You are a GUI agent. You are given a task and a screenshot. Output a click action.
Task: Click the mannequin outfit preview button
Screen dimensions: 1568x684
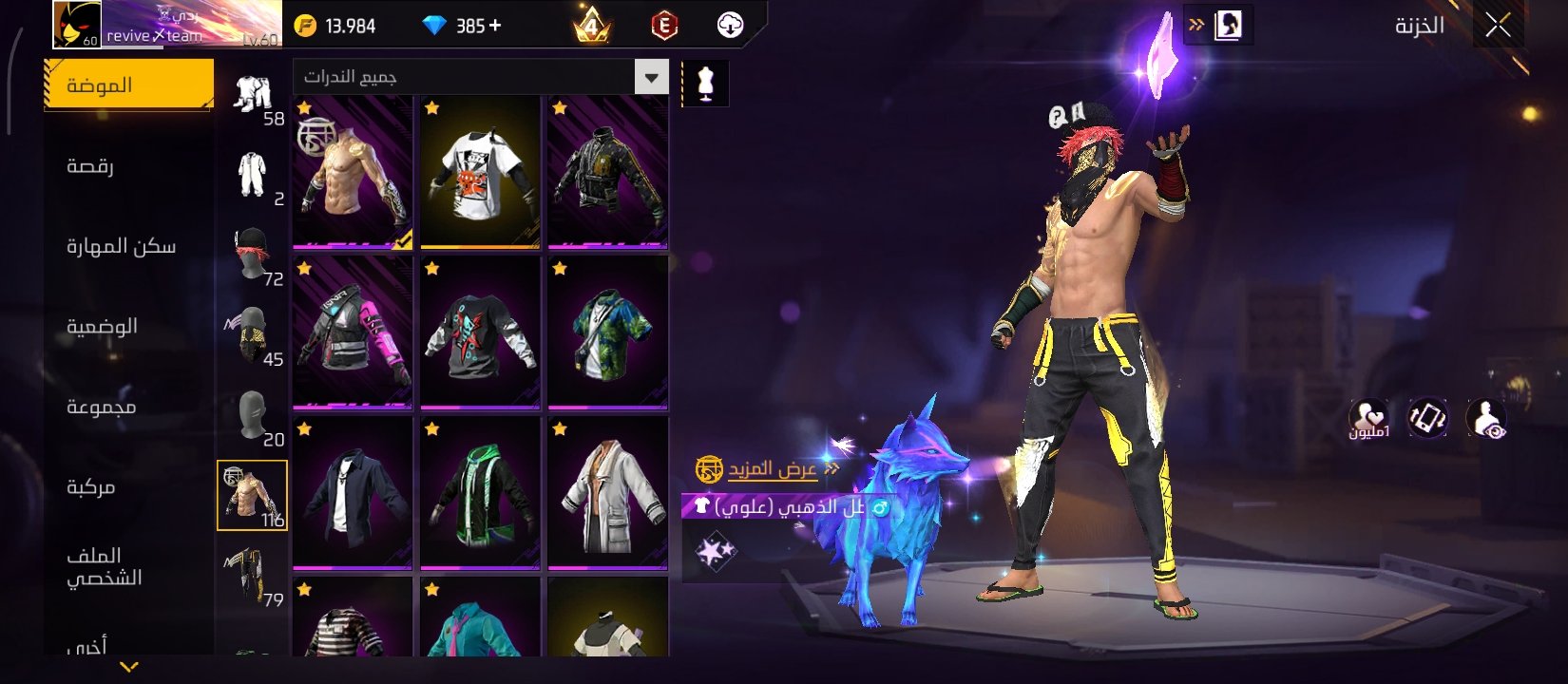point(705,84)
